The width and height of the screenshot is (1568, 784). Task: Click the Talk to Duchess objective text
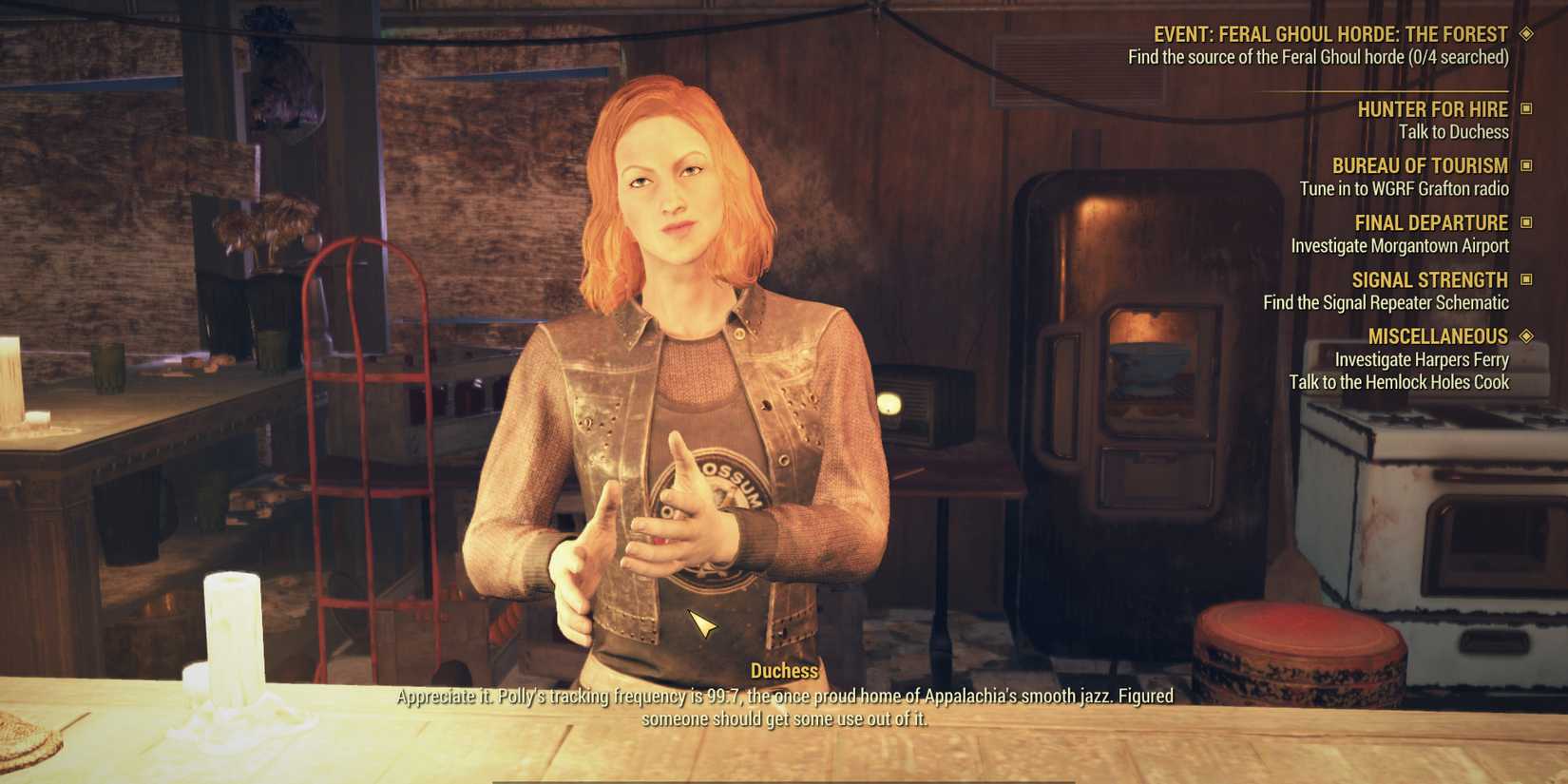point(1454,132)
